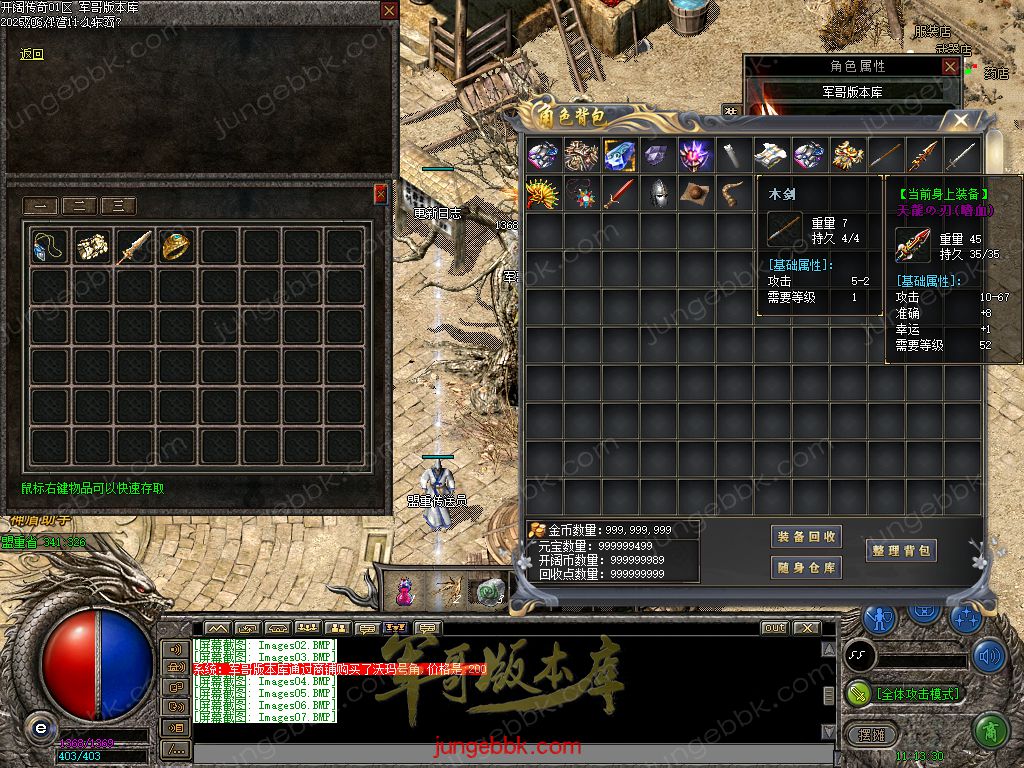Sort the bag with 整理背包
This screenshot has width=1024, height=768.
tap(900, 550)
